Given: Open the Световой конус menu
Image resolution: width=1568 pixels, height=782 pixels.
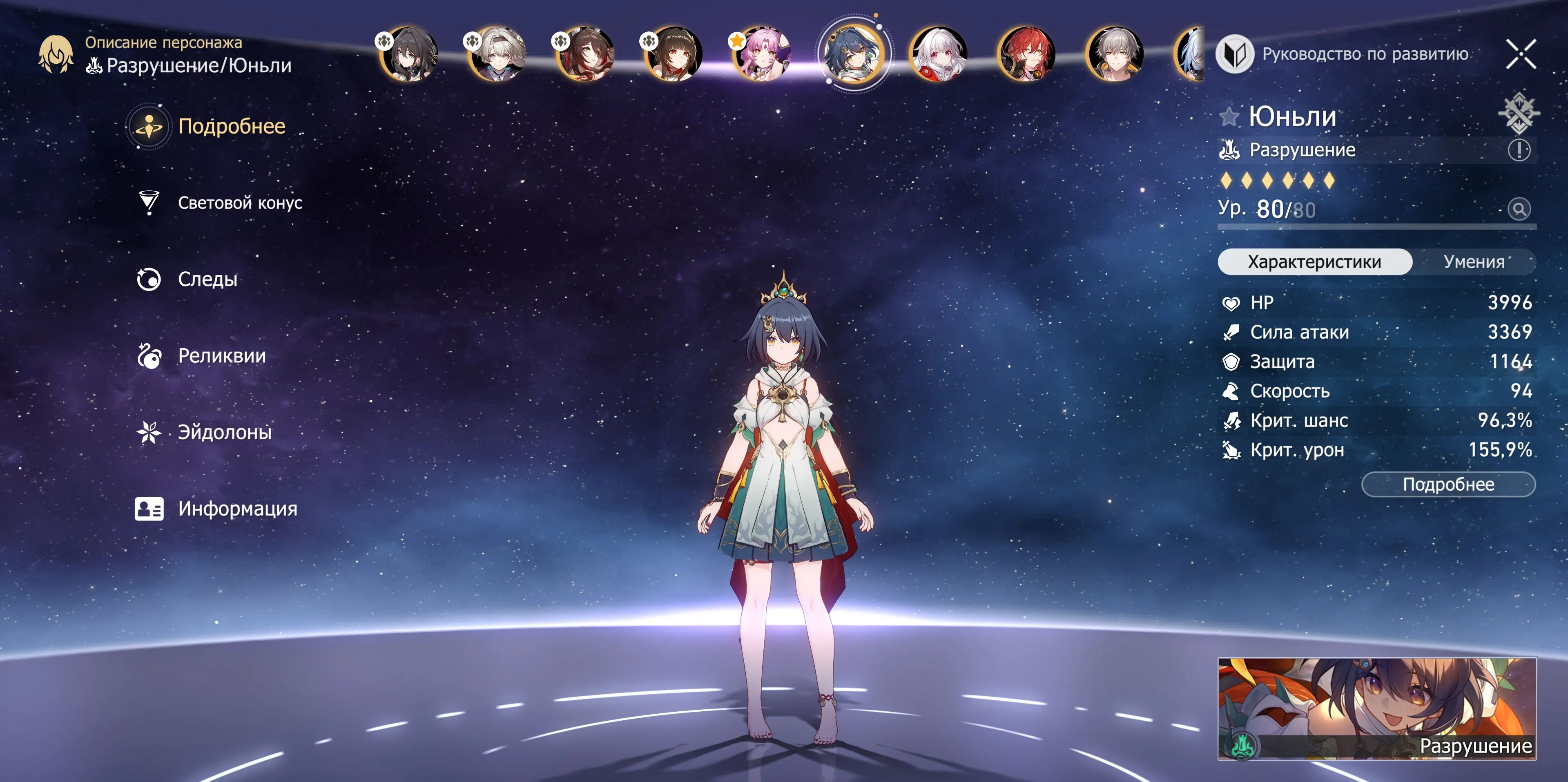Looking at the screenshot, I should [x=239, y=203].
